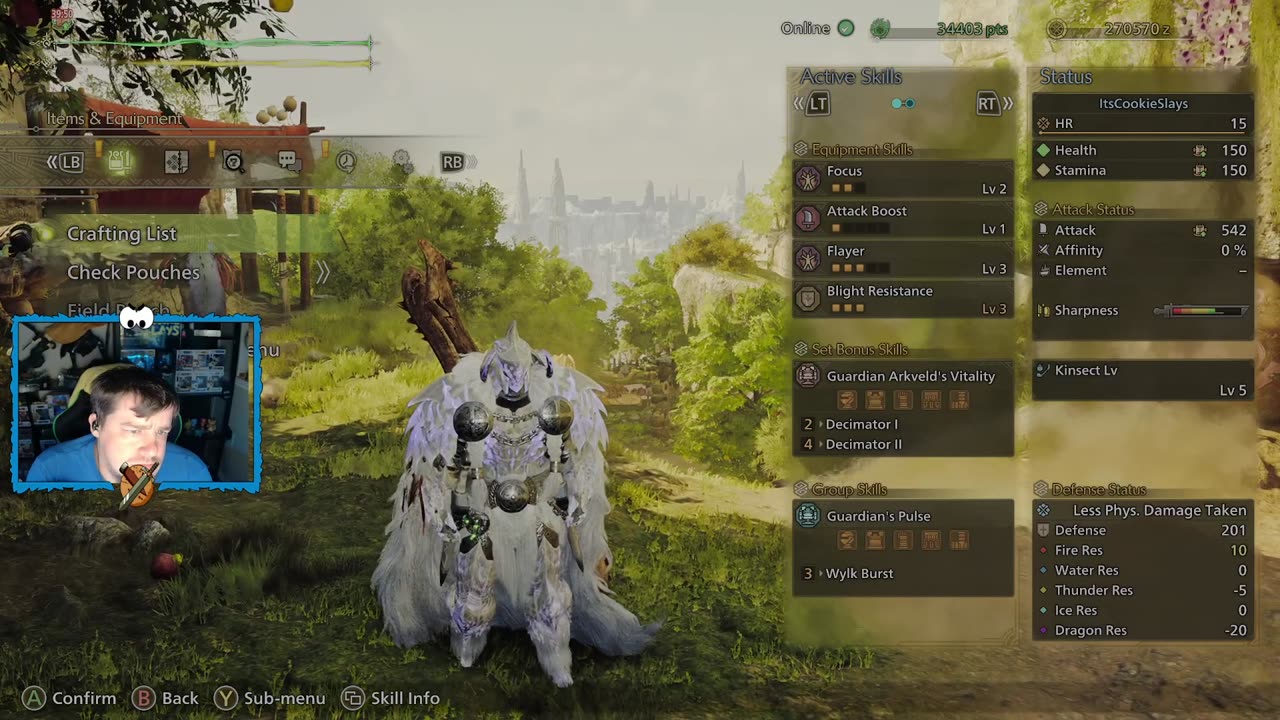1280x720 pixels.
Task: Select the Flayer skill row
Action: (903, 259)
